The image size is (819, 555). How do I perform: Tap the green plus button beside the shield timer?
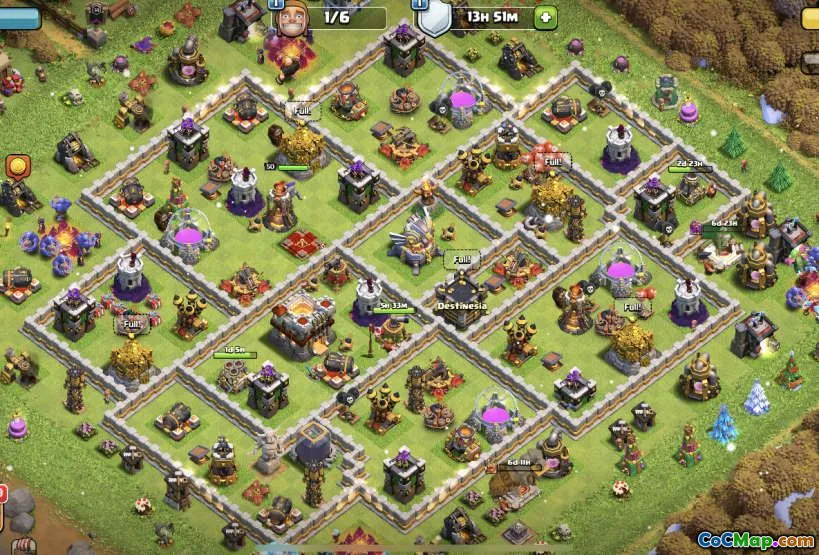coord(545,17)
